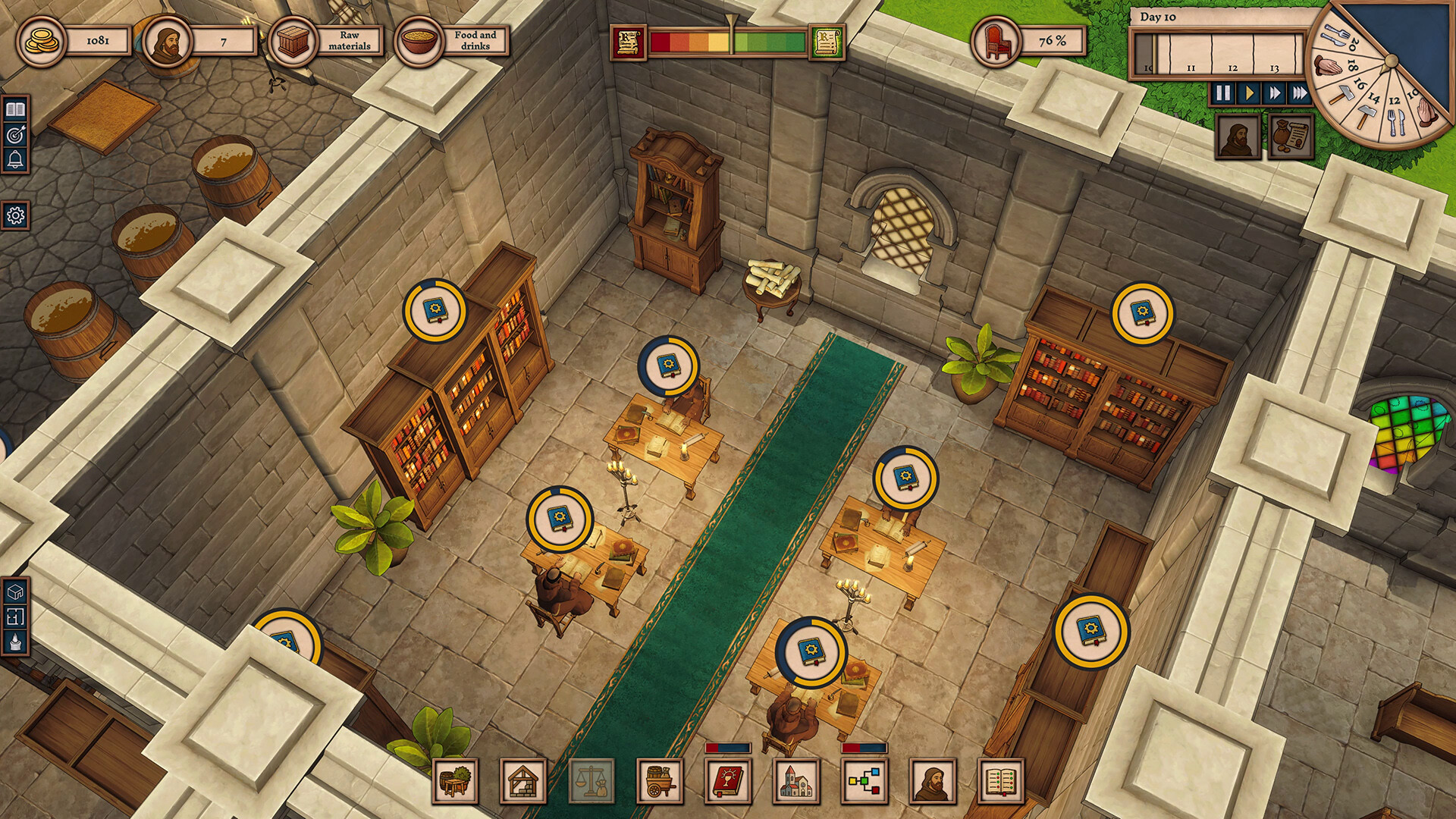1456x819 pixels.
Task: Open the colored flowchart research tree
Action: pos(864,781)
